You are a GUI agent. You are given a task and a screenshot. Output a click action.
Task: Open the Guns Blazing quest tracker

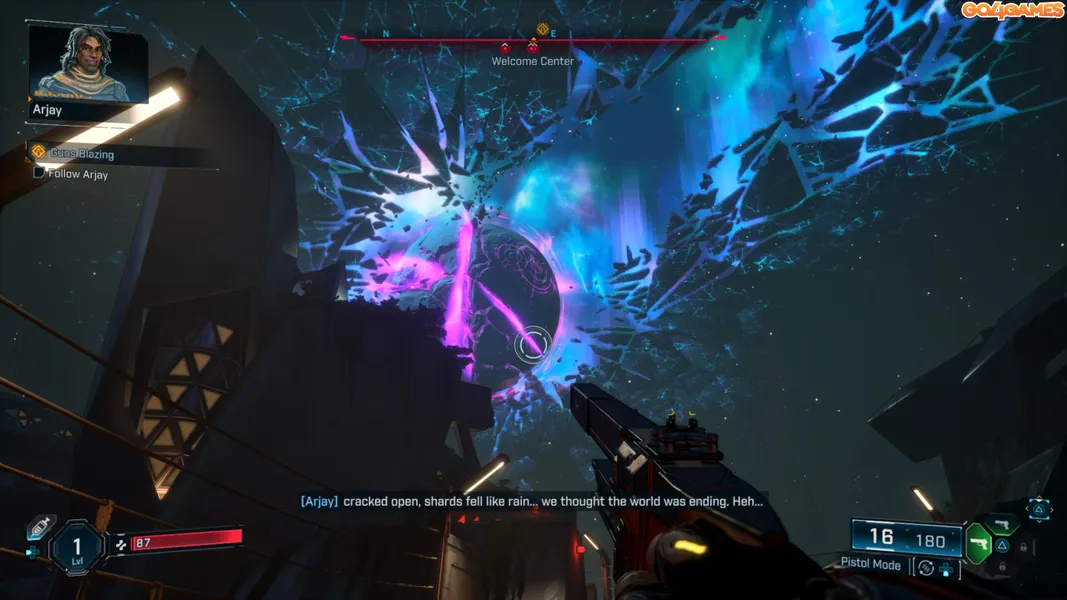82,154
